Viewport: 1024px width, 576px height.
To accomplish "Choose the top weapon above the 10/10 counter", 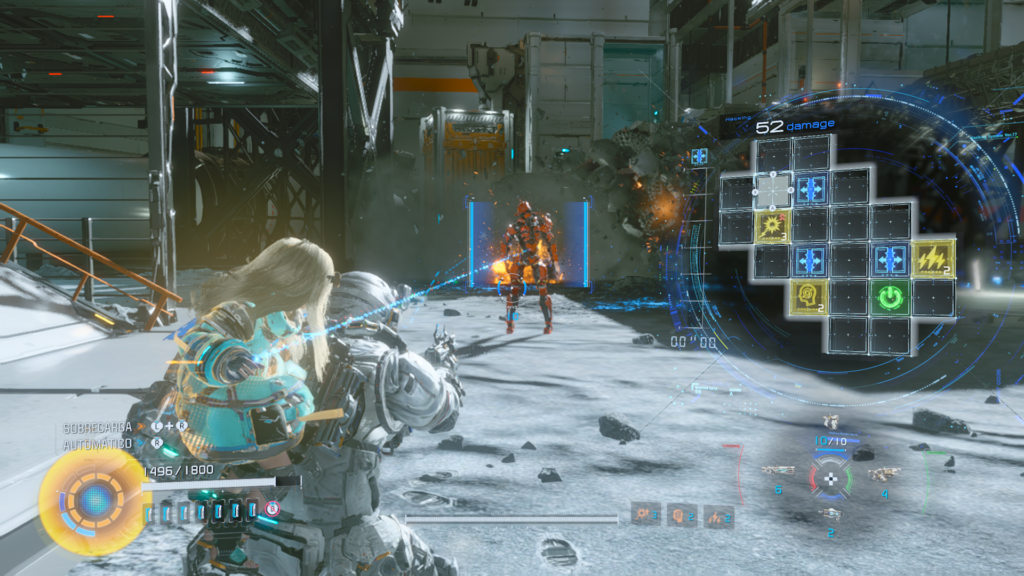I will click(x=830, y=422).
